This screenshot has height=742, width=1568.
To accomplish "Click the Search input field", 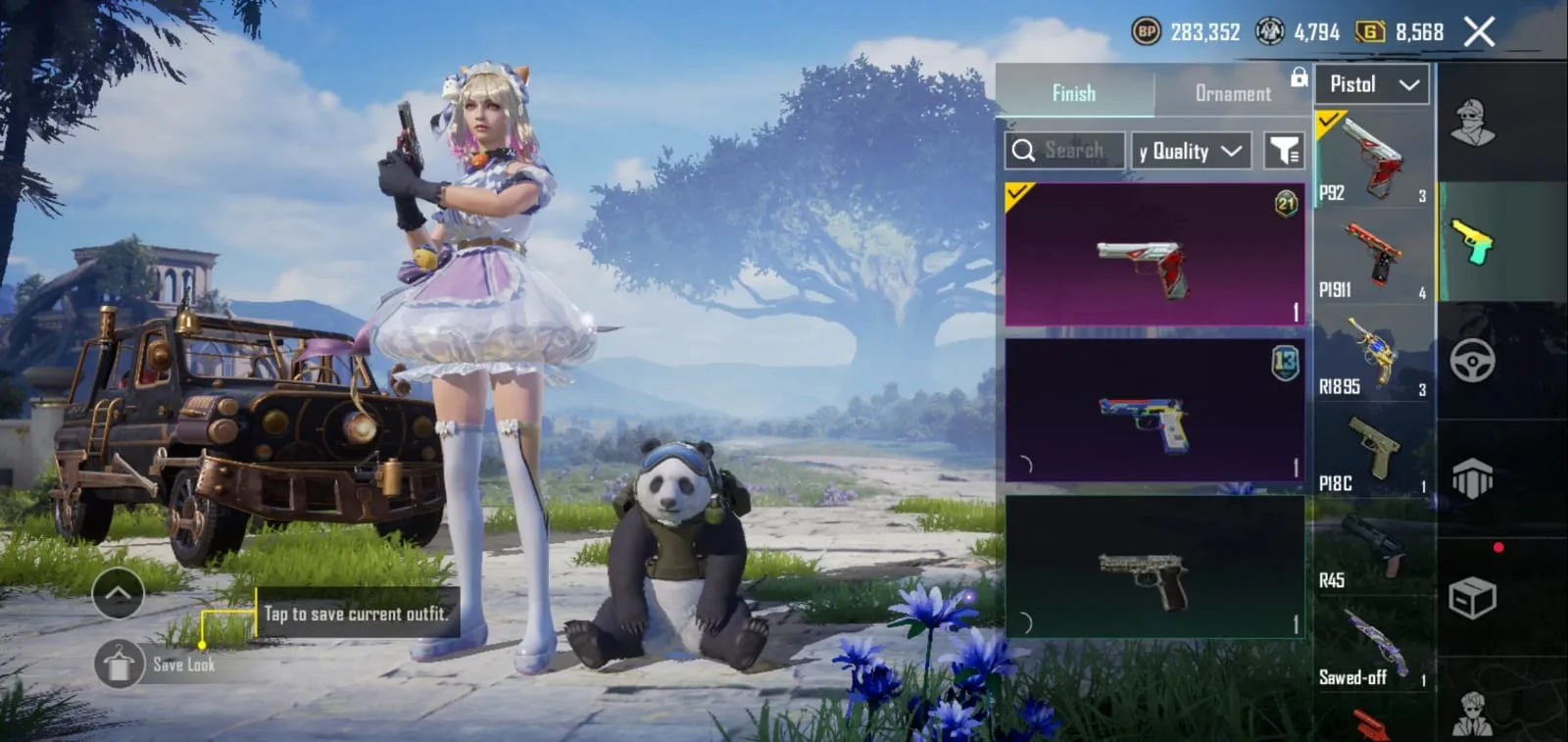I will (1073, 150).
